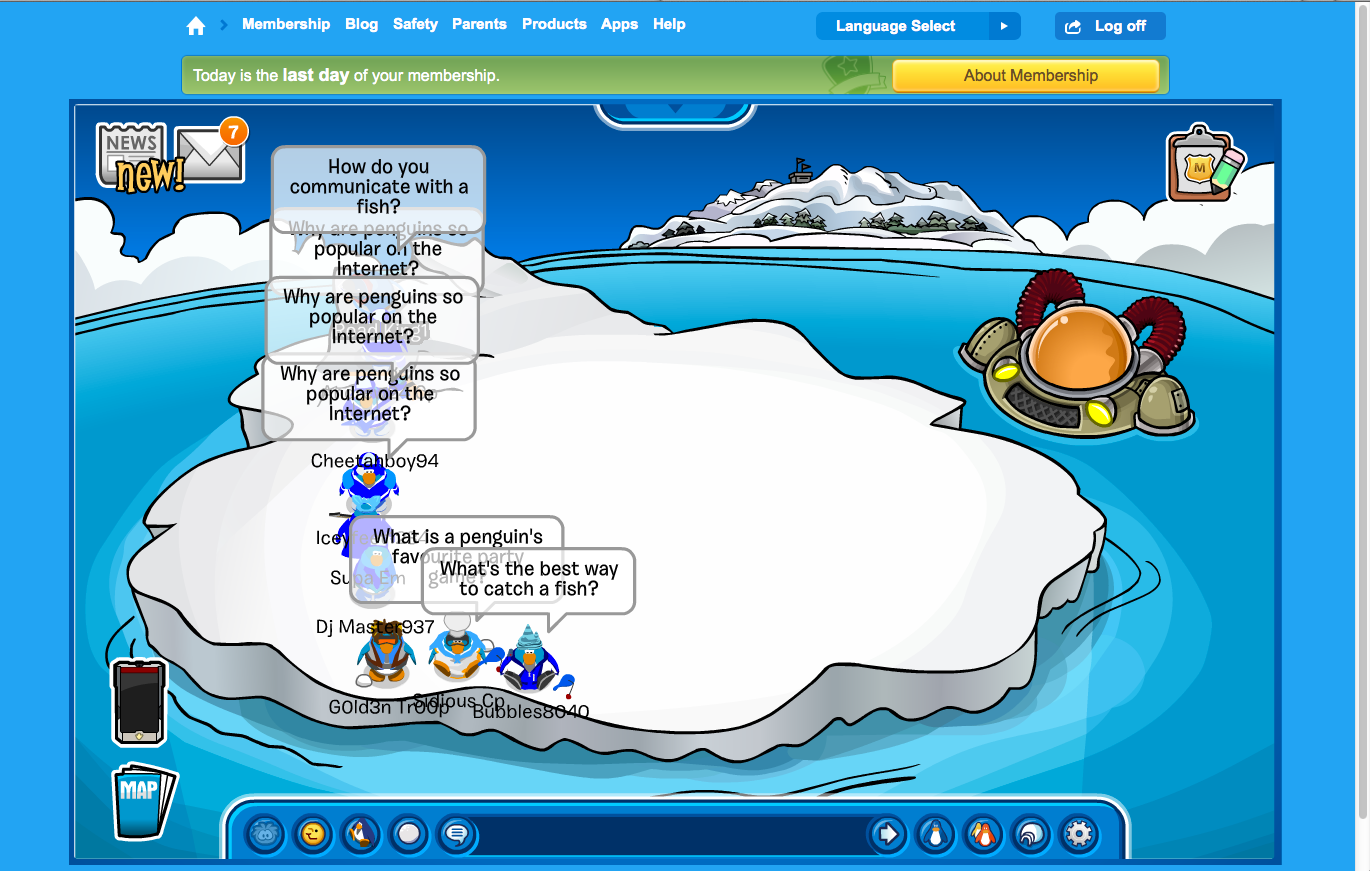1370x871 pixels.
Task: Open the speech bubble quick-chat menu
Action: click(x=457, y=834)
